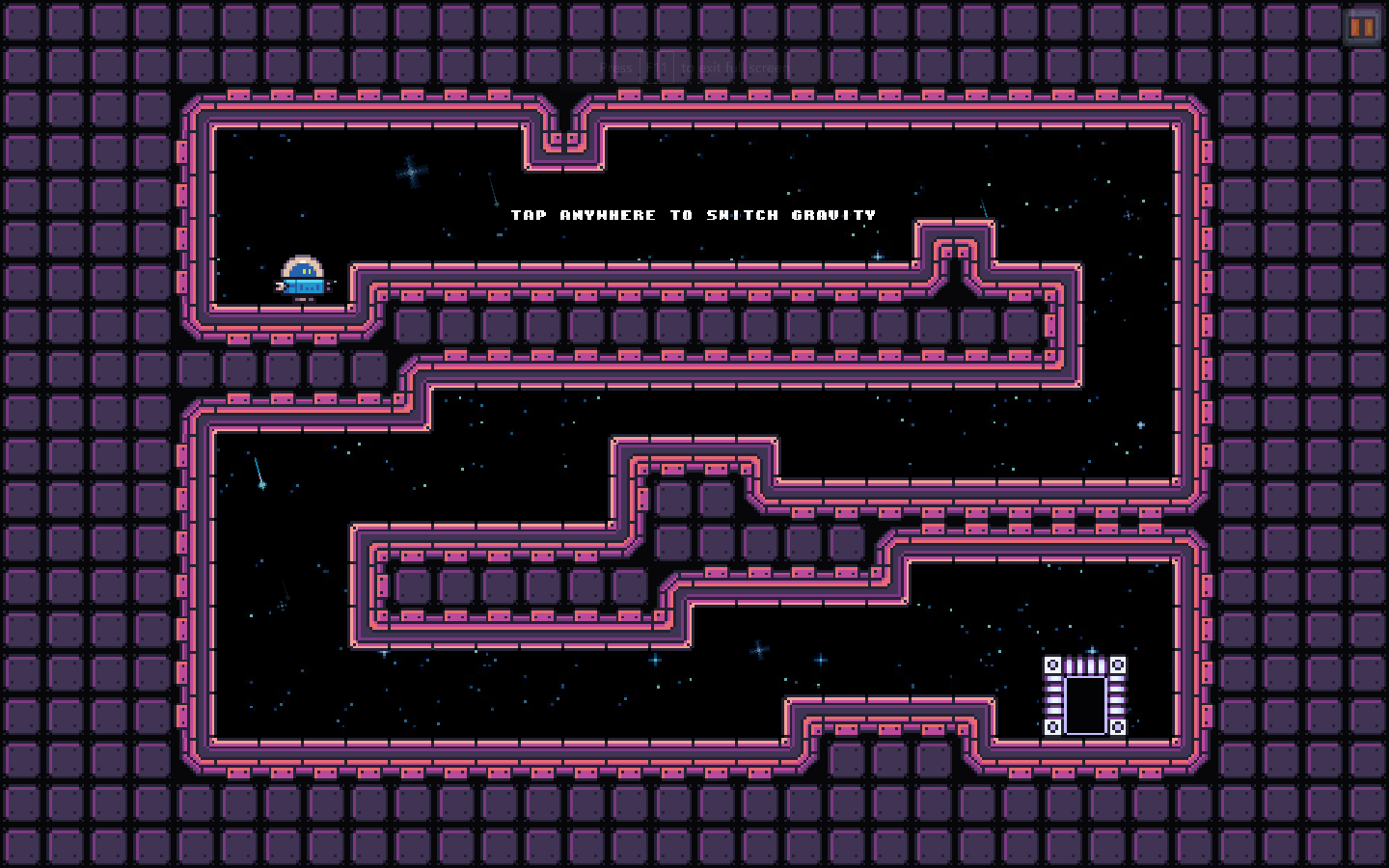Click the star sparkle near upper-left area
The width and height of the screenshot is (1389, 868).
tap(409, 170)
